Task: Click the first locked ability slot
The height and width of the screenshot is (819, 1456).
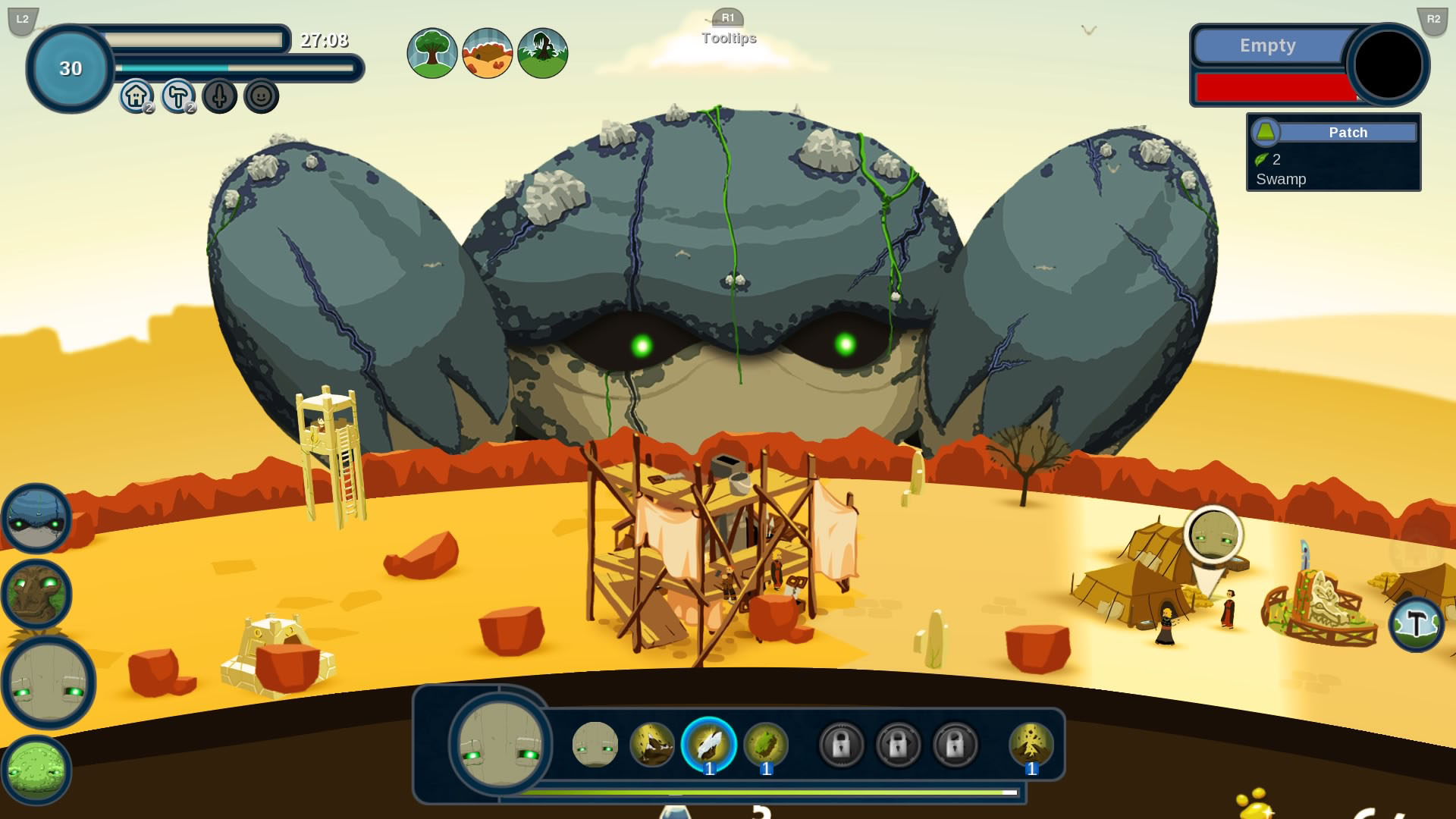Action: (842, 745)
